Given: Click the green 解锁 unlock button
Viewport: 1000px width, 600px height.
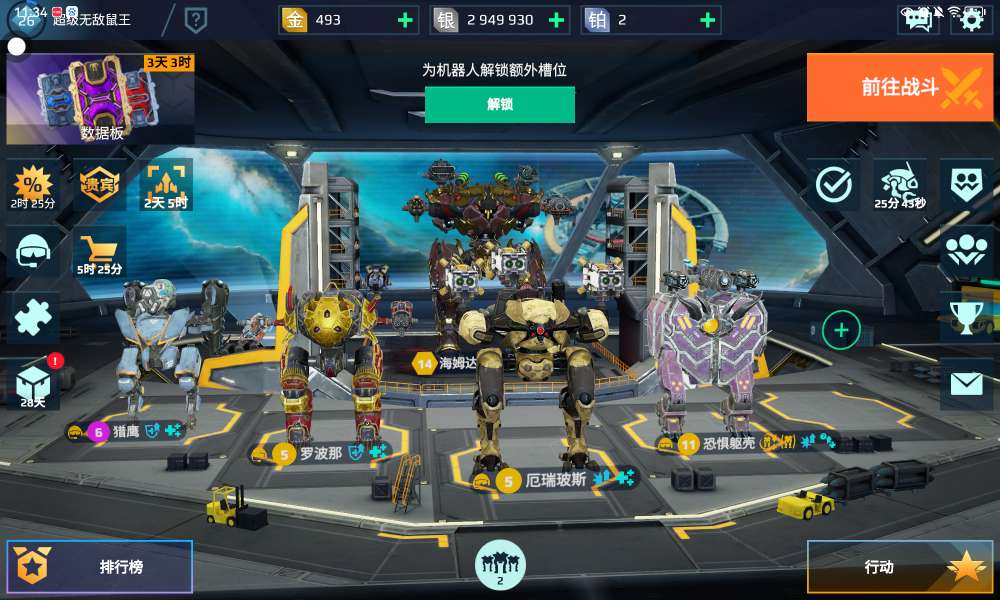Looking at the screenshot, I should click(499, 104).
